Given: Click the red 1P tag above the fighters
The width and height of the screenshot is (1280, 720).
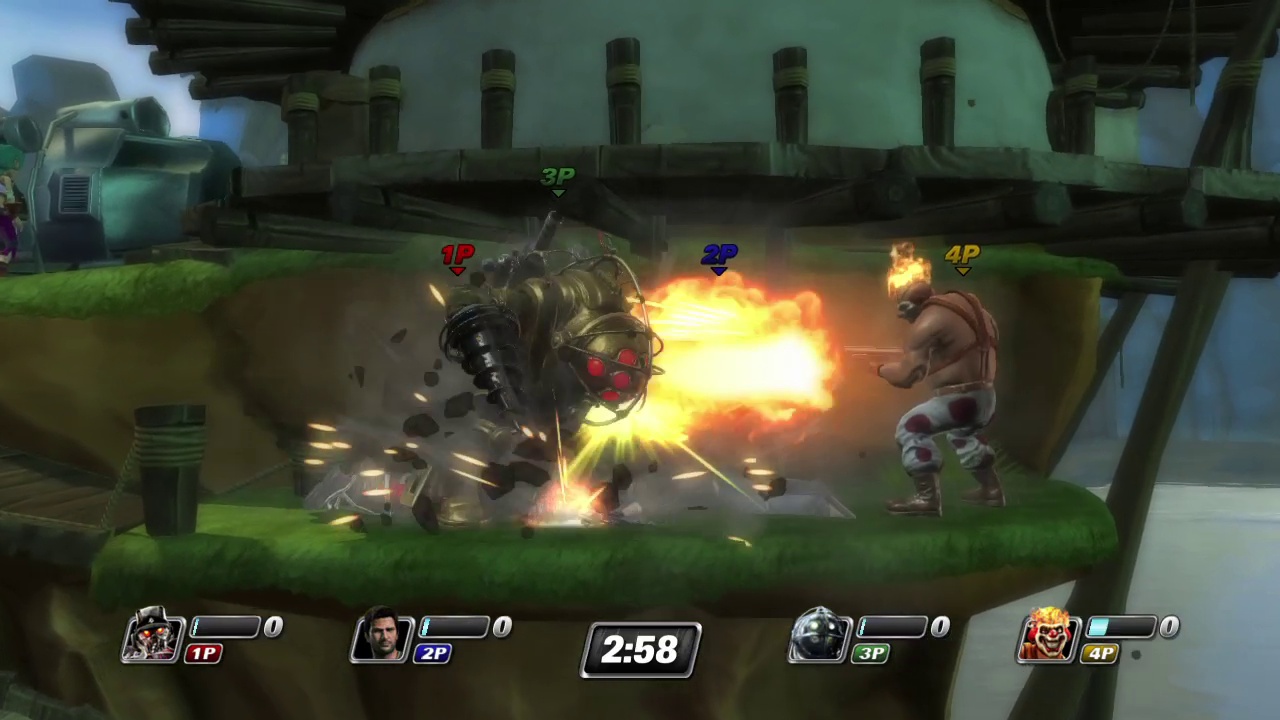Looking at the screenshot, I should 457,255.
